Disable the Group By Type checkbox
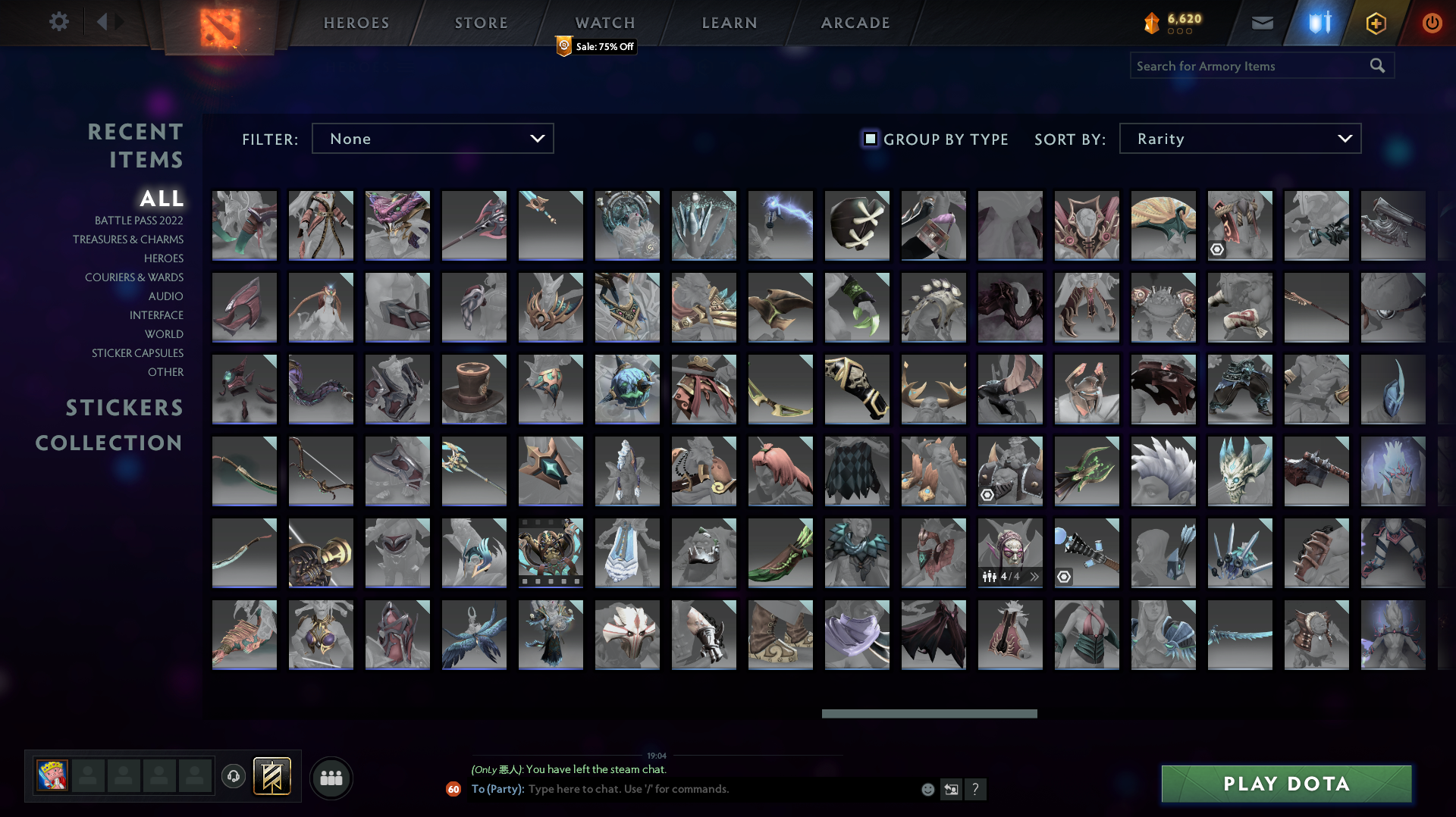The width and height of the screenshot is (1456, 817). 870,139
